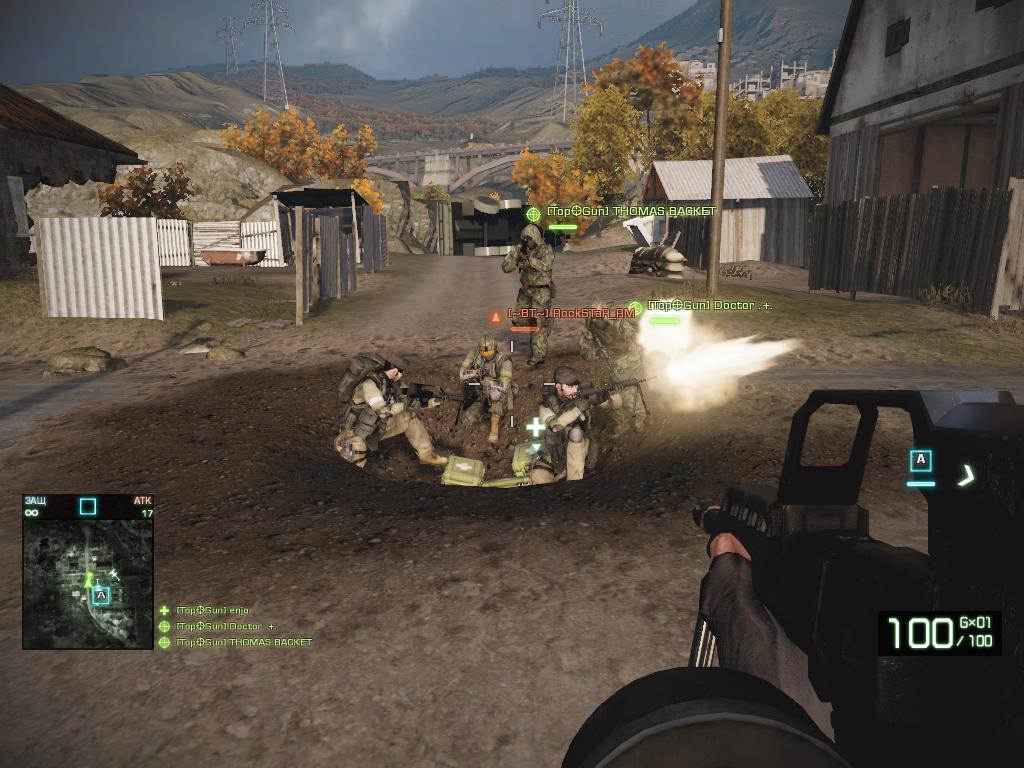Viewport: 1024px width, 768px height.
Task: Click the objective A marker on minimap
Action: point(101,596)
